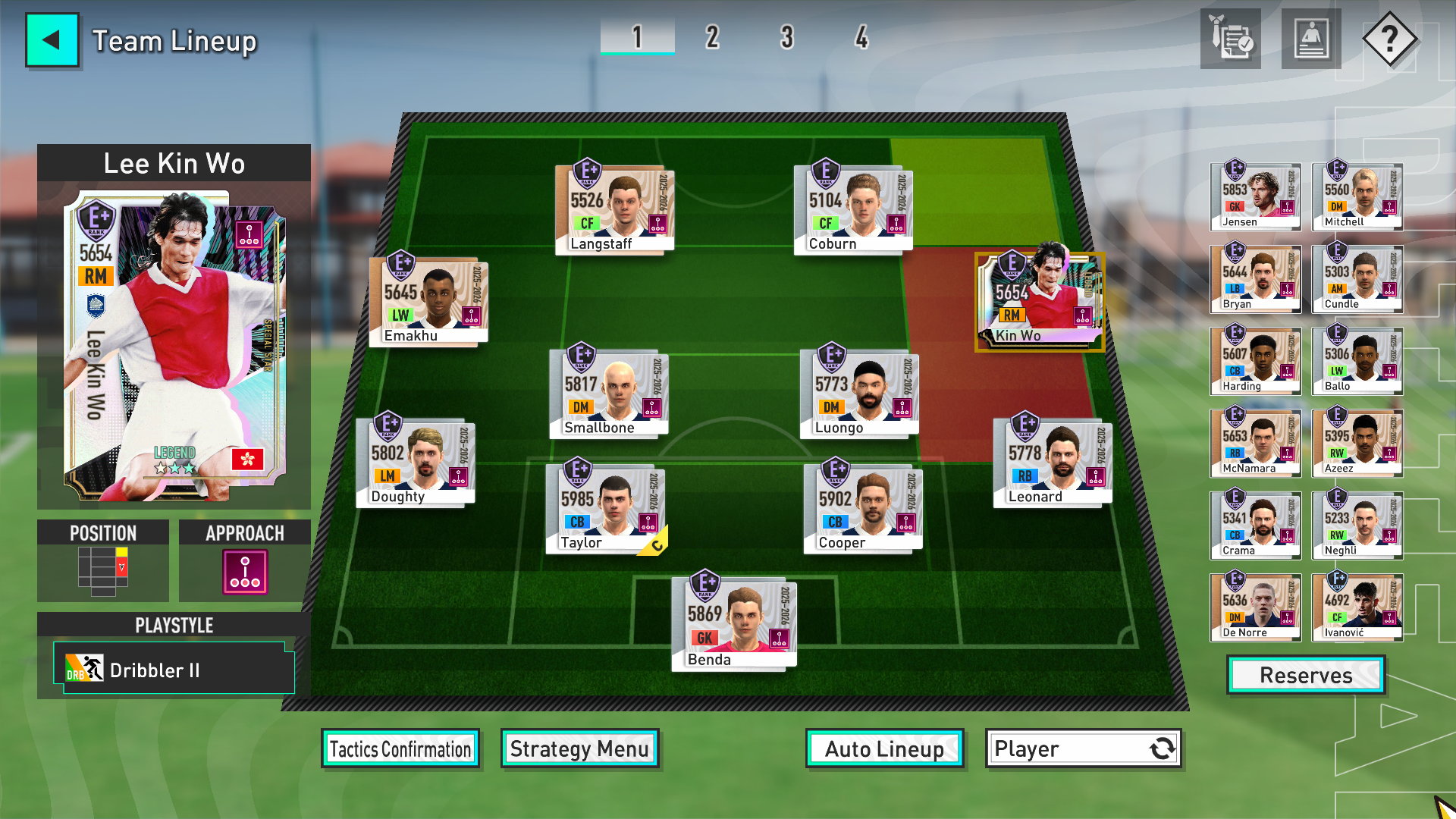Open the help question mark icon
Viewport: 1456px width, 819px height.
1389,39
